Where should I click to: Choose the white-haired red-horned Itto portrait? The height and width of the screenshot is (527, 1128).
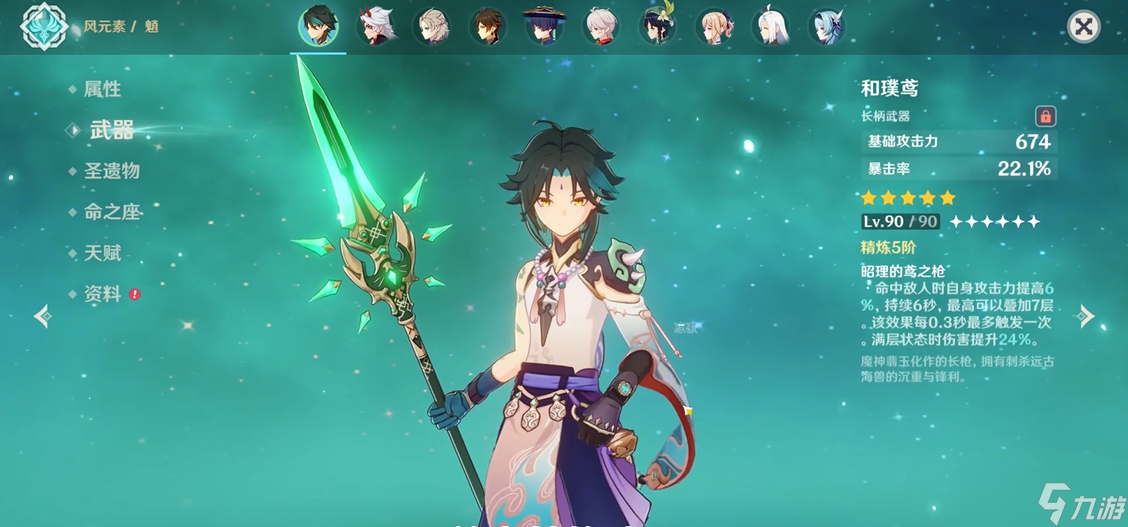pyautogui.click(x=377, y=26)
